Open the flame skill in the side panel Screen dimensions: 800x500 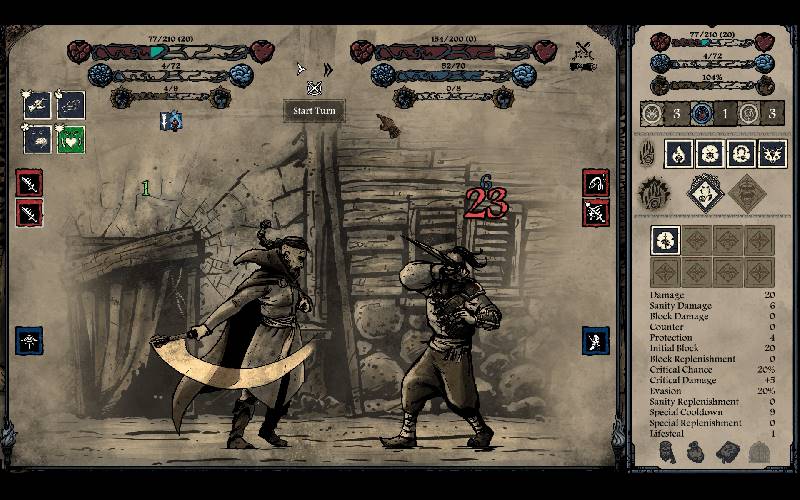679,154
